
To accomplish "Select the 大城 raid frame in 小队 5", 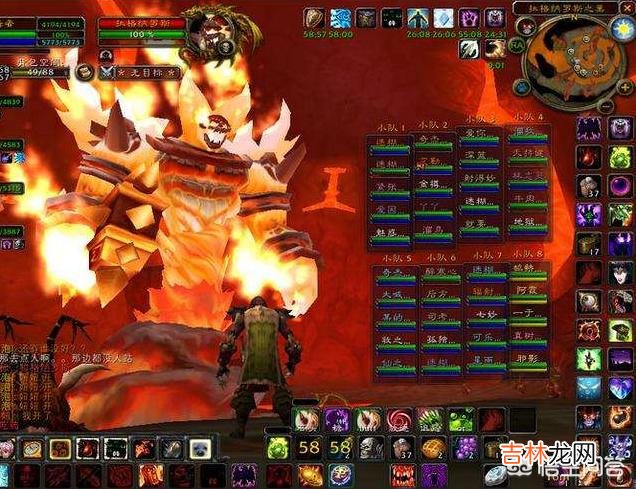I will point(388,296).
